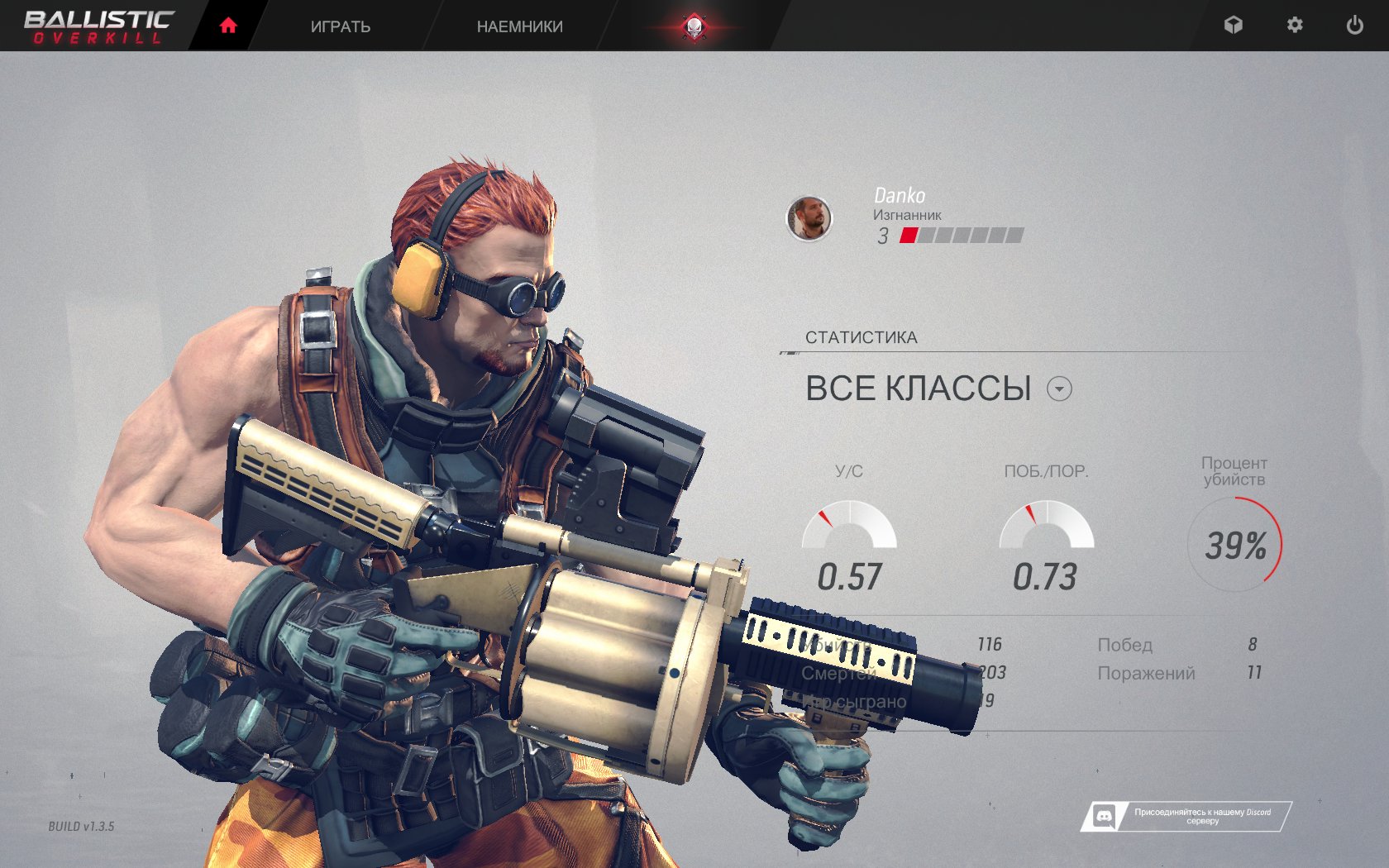Click the У/С gauge meter
The image size is (1389, 868).
click(848, 524)
